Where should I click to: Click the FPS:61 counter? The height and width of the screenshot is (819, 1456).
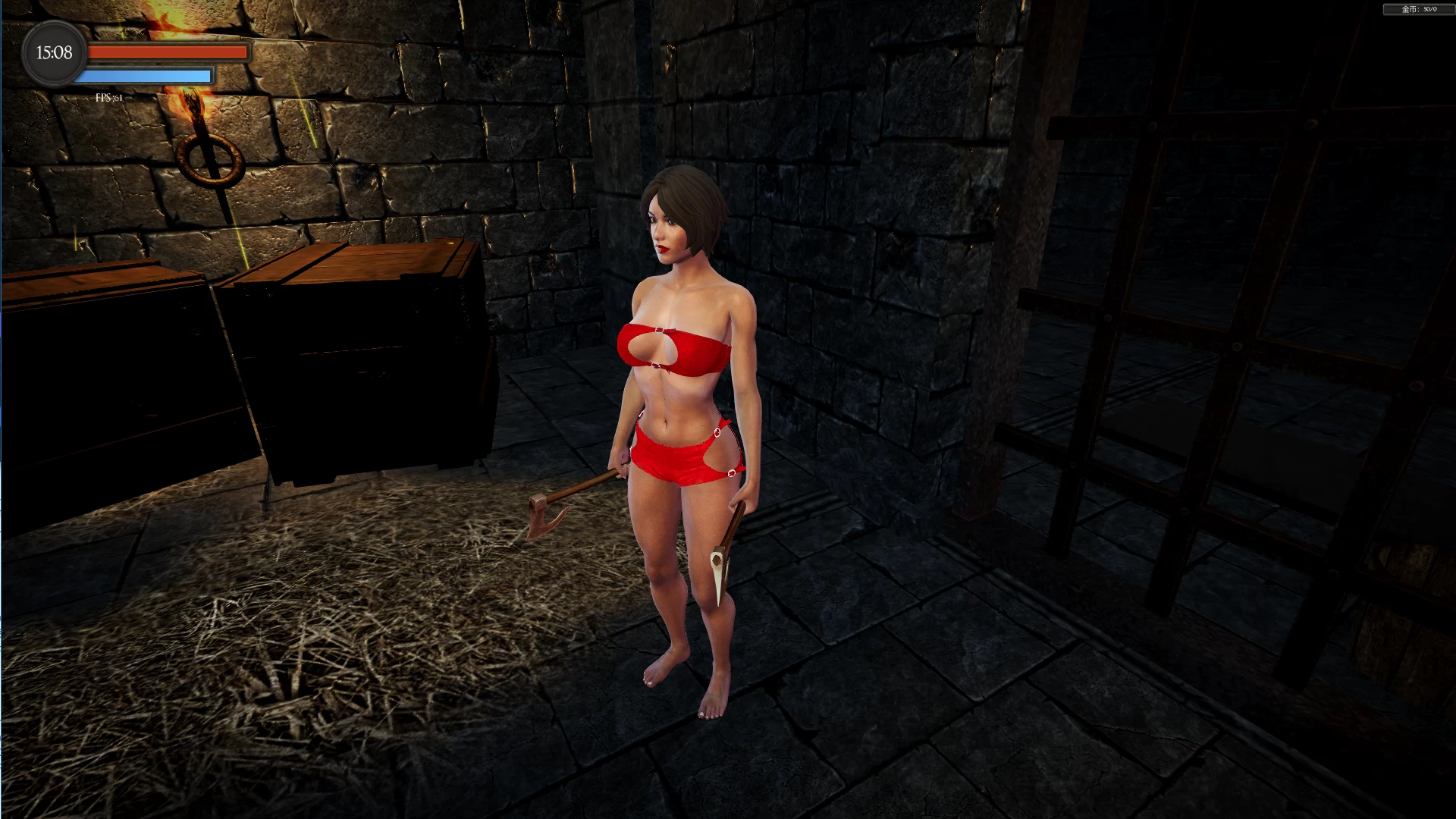pos(107,96)
